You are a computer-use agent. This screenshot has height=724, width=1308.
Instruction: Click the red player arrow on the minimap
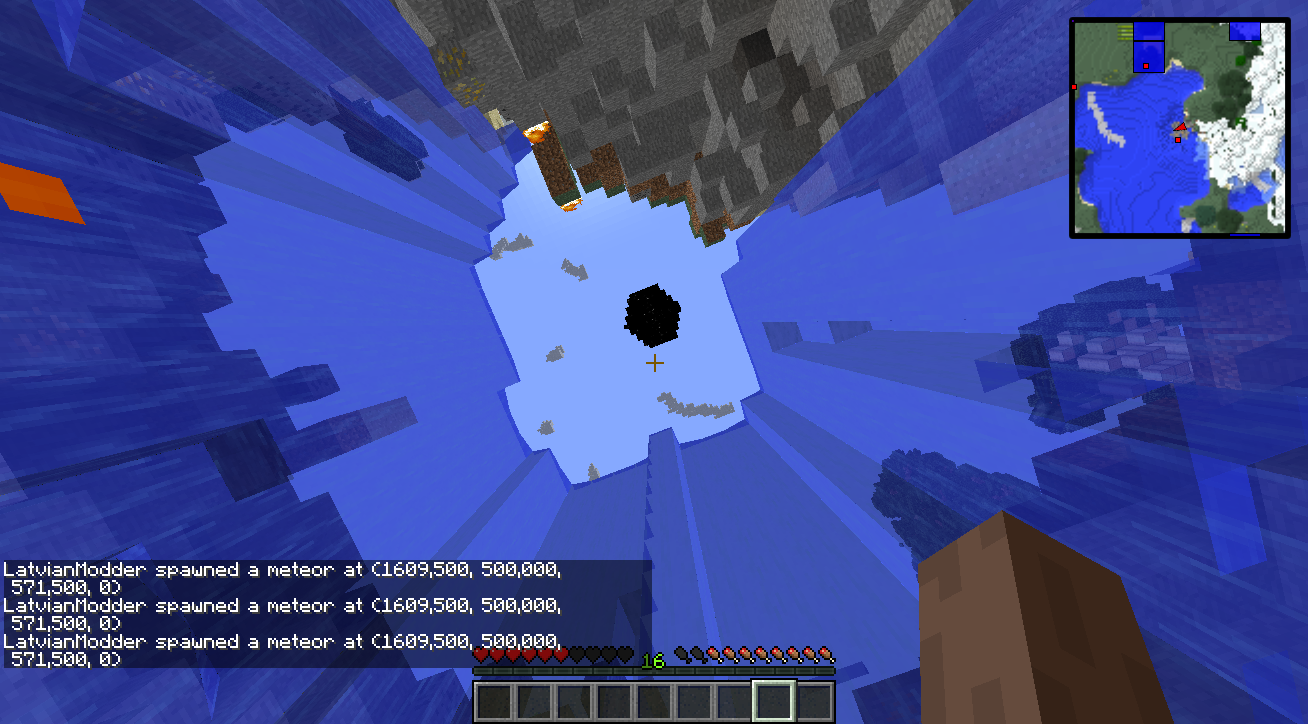coord(1180,127)
